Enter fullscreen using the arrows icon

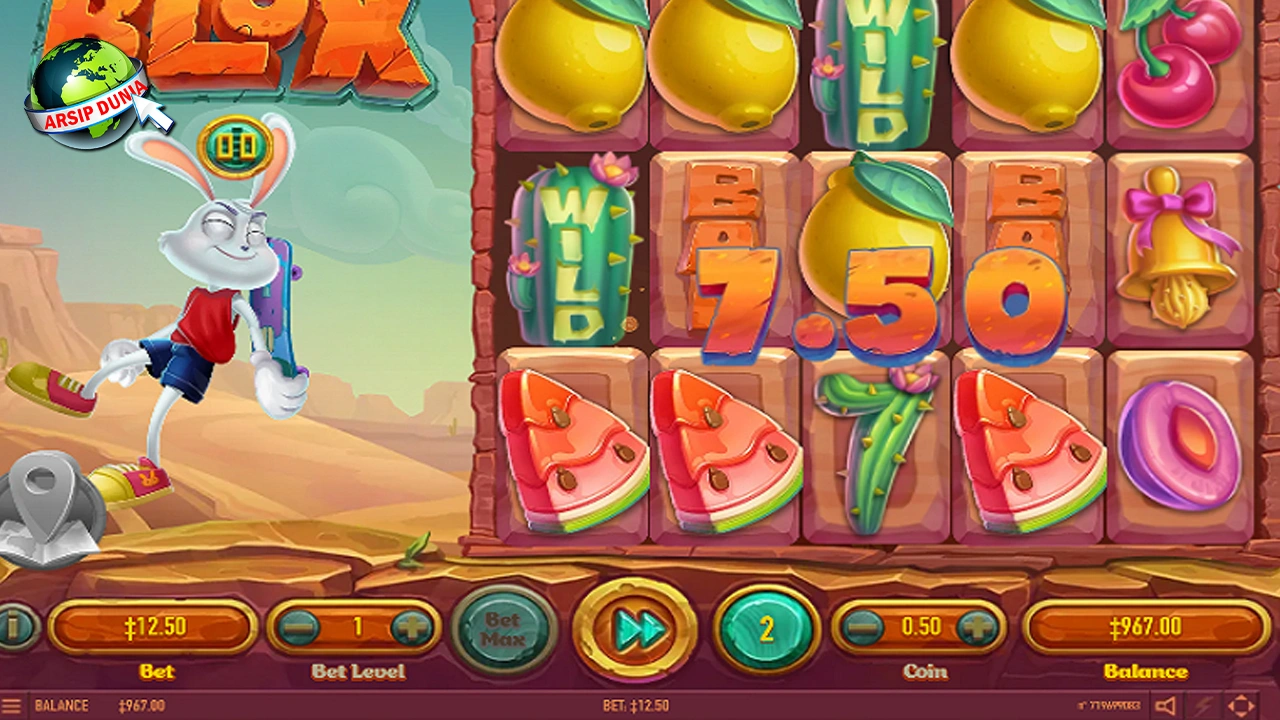pyautogui.click(x=1241, y=706)
